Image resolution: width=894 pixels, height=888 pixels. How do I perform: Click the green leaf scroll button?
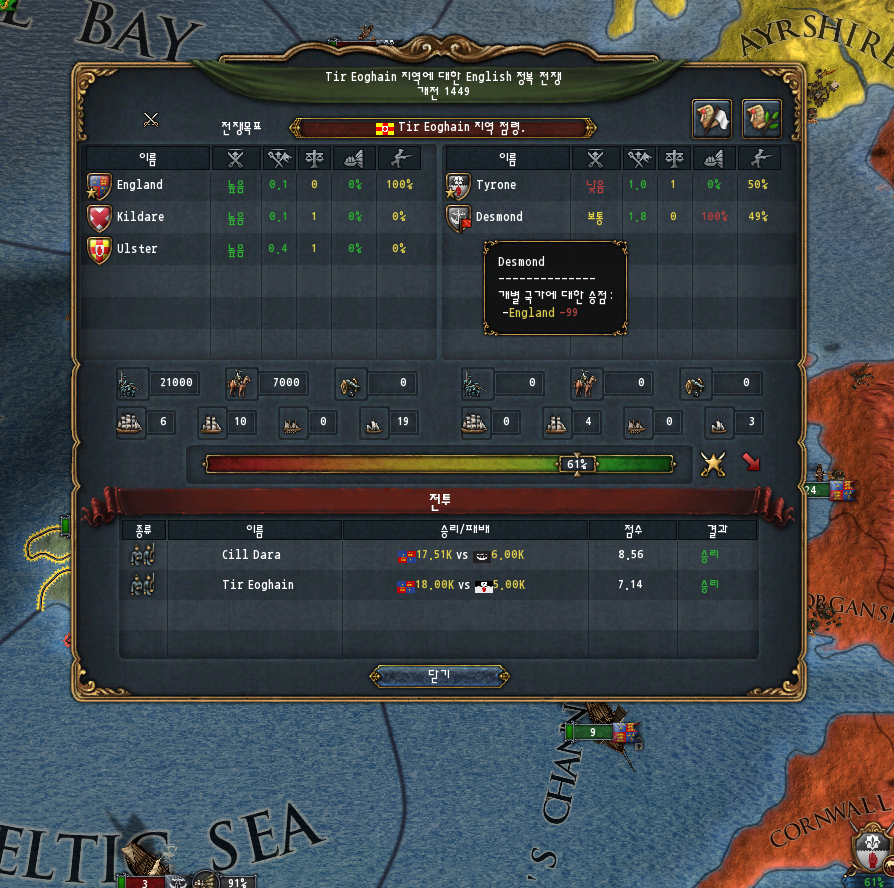pos(761,119)
